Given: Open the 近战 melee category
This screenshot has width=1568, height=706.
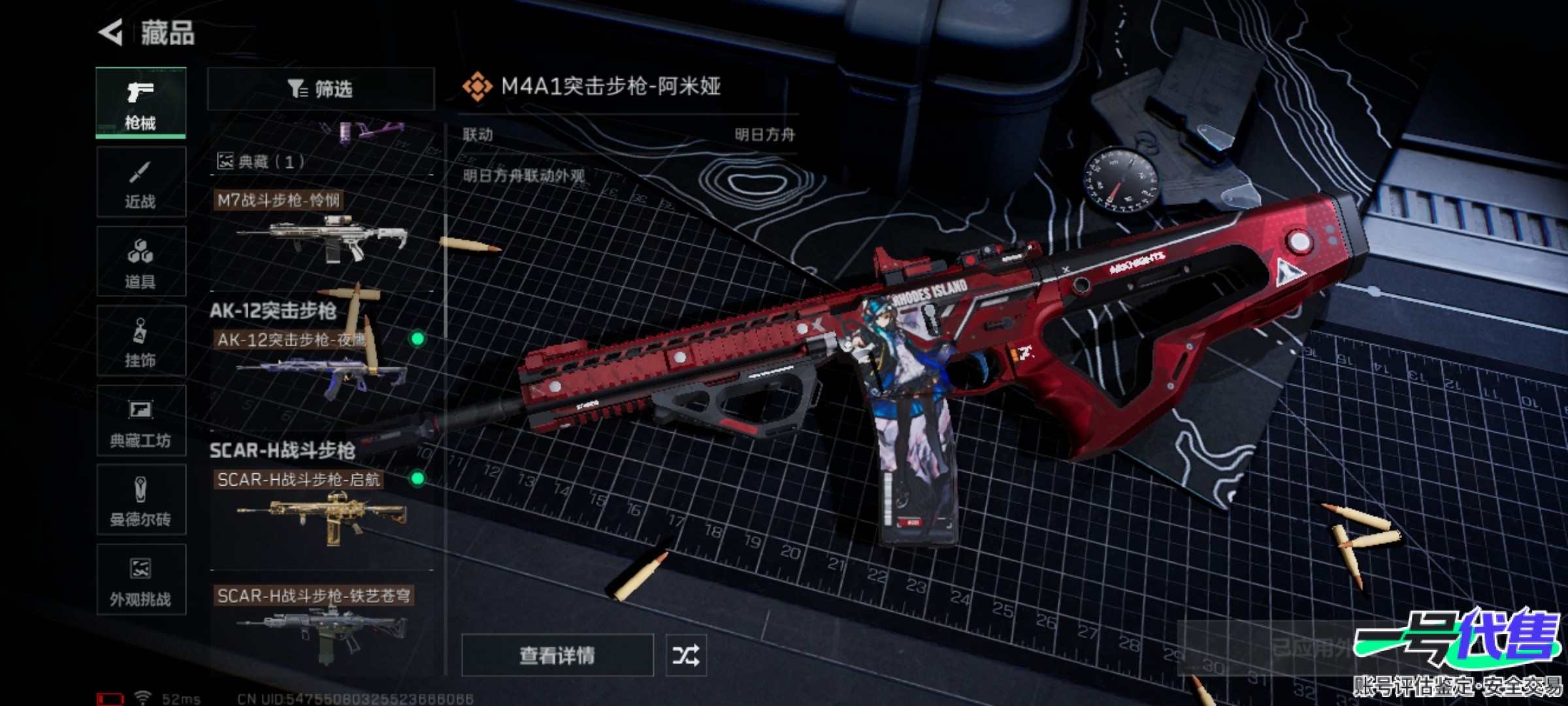Looking at the screenshot, I should (x=140, y=182).
